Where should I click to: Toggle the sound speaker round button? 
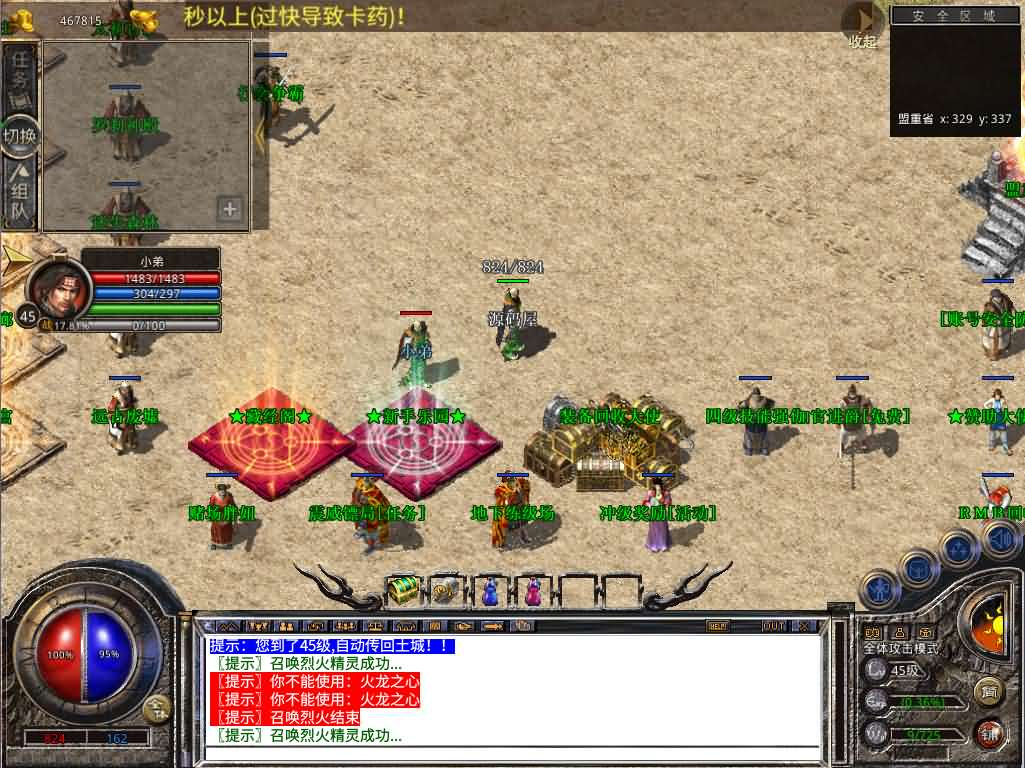(1002, 540)
